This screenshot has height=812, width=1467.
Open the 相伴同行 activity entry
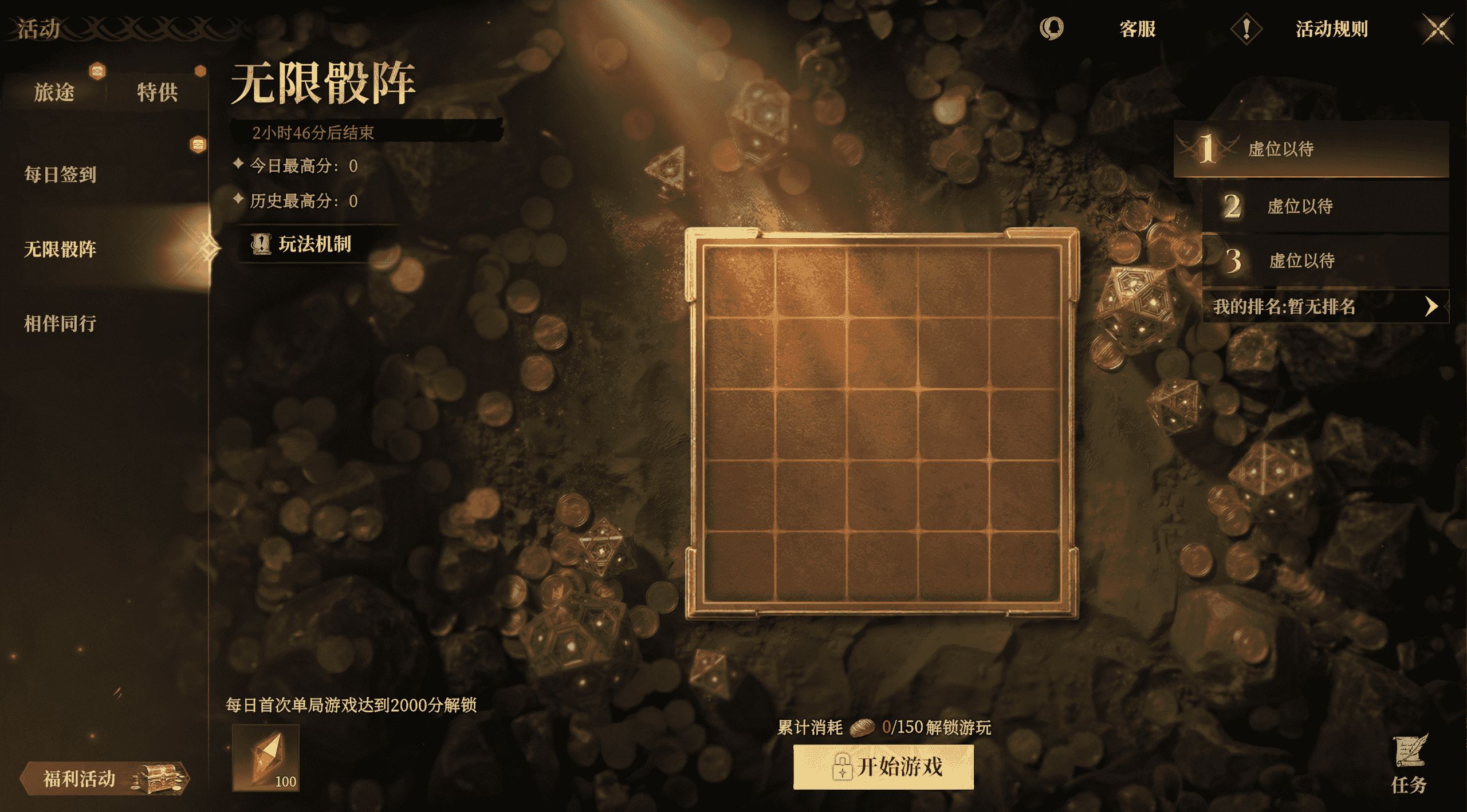pyautogui.click(x=60, y=324)
